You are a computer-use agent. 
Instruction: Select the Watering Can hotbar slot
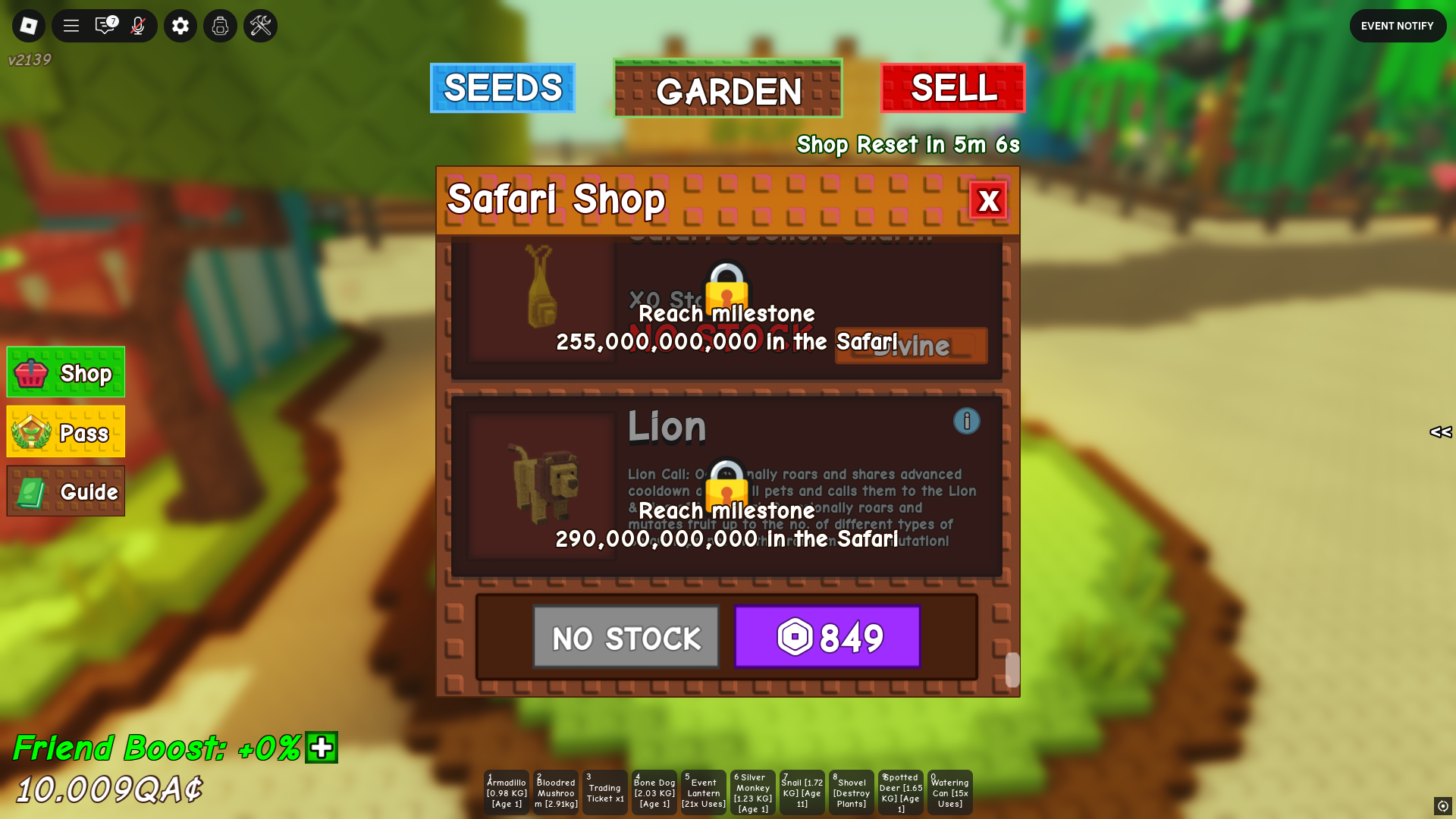tap(949, 792)
